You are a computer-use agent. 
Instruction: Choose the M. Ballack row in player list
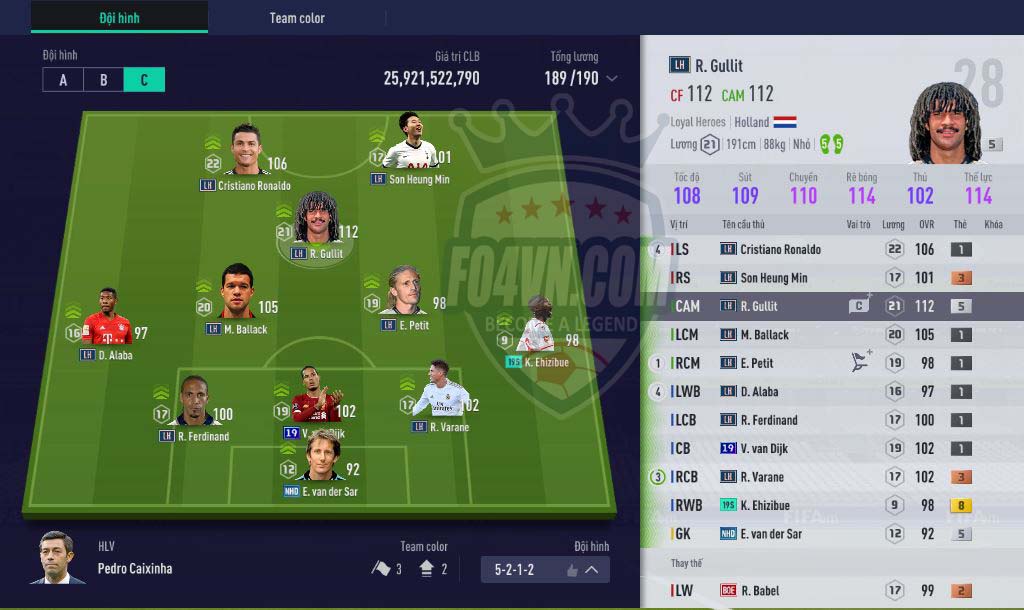(831, 335)
